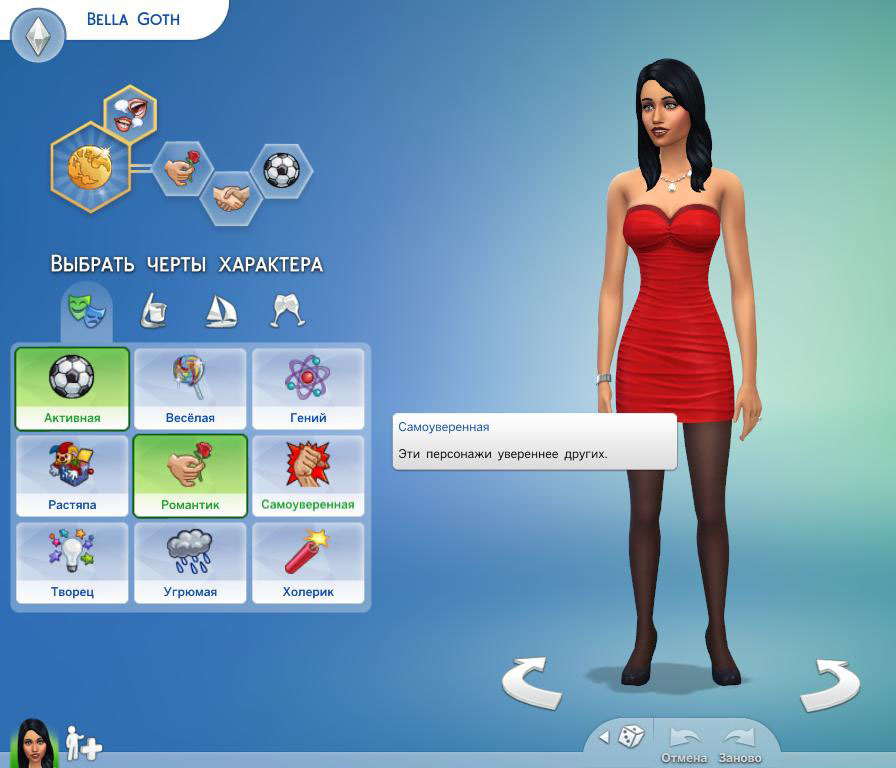Switch to the emotional traits masks tab
Screen dimensions: 896x768
(x=86, y=308)
